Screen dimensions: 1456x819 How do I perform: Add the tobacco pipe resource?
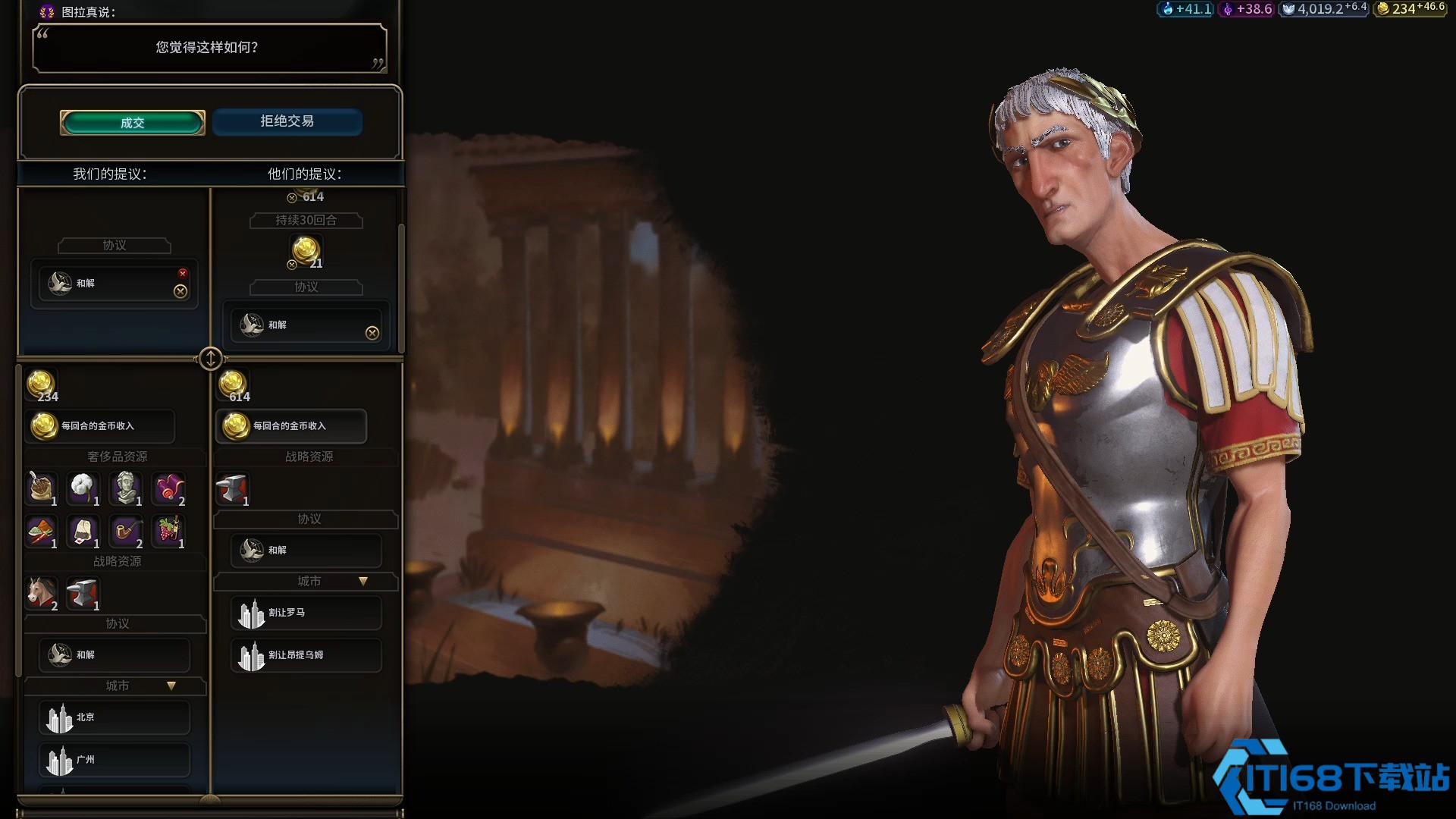126,531
